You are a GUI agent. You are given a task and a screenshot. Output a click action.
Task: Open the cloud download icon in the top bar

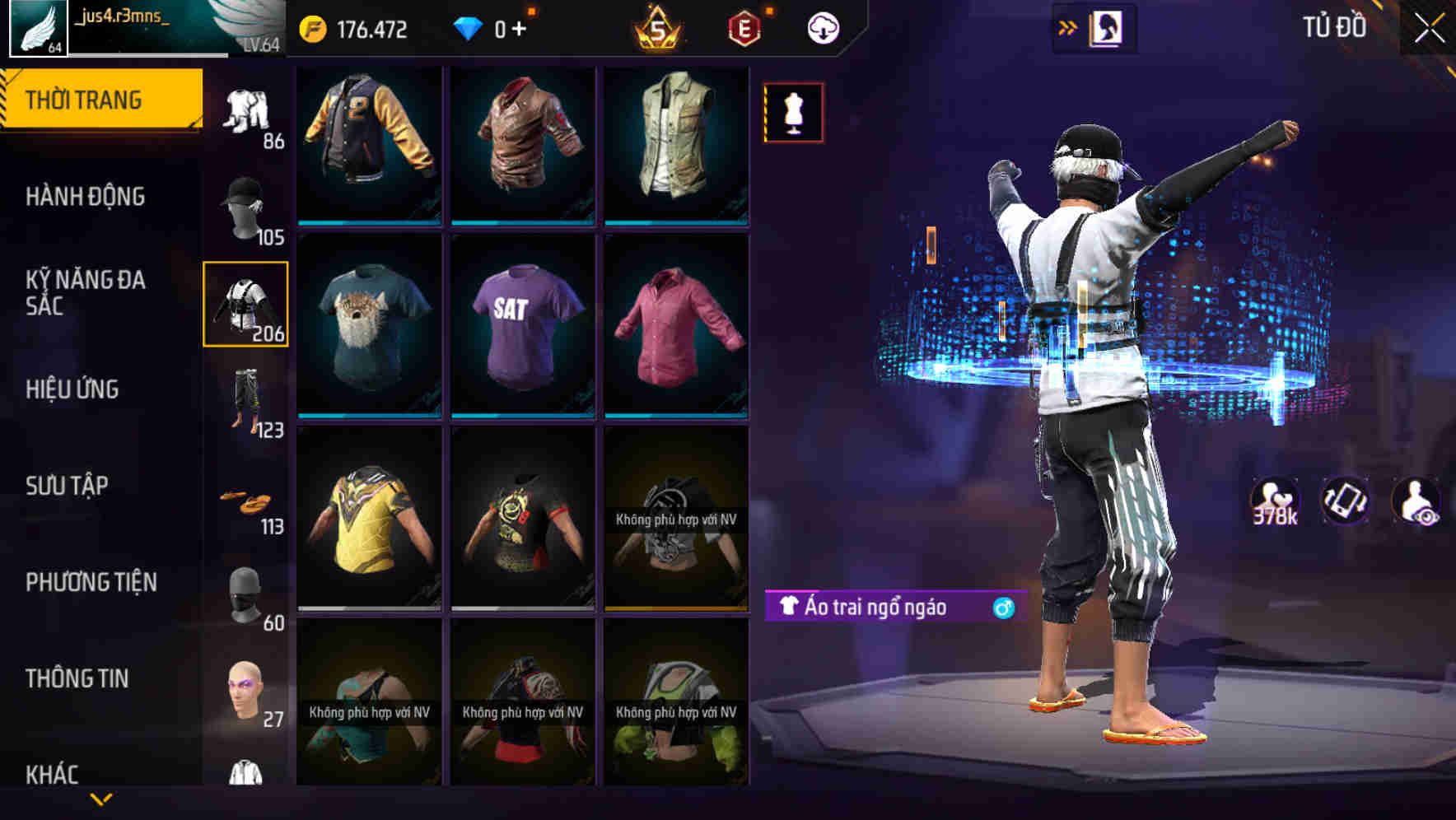pos(823,27)
